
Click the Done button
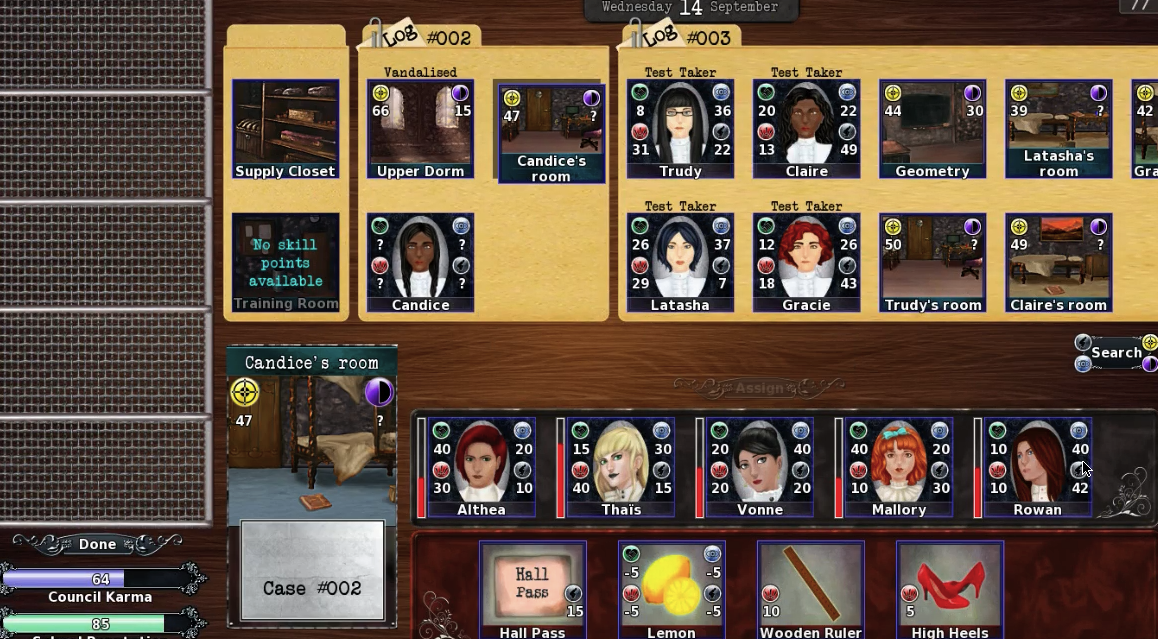click(x=97, y=544)
